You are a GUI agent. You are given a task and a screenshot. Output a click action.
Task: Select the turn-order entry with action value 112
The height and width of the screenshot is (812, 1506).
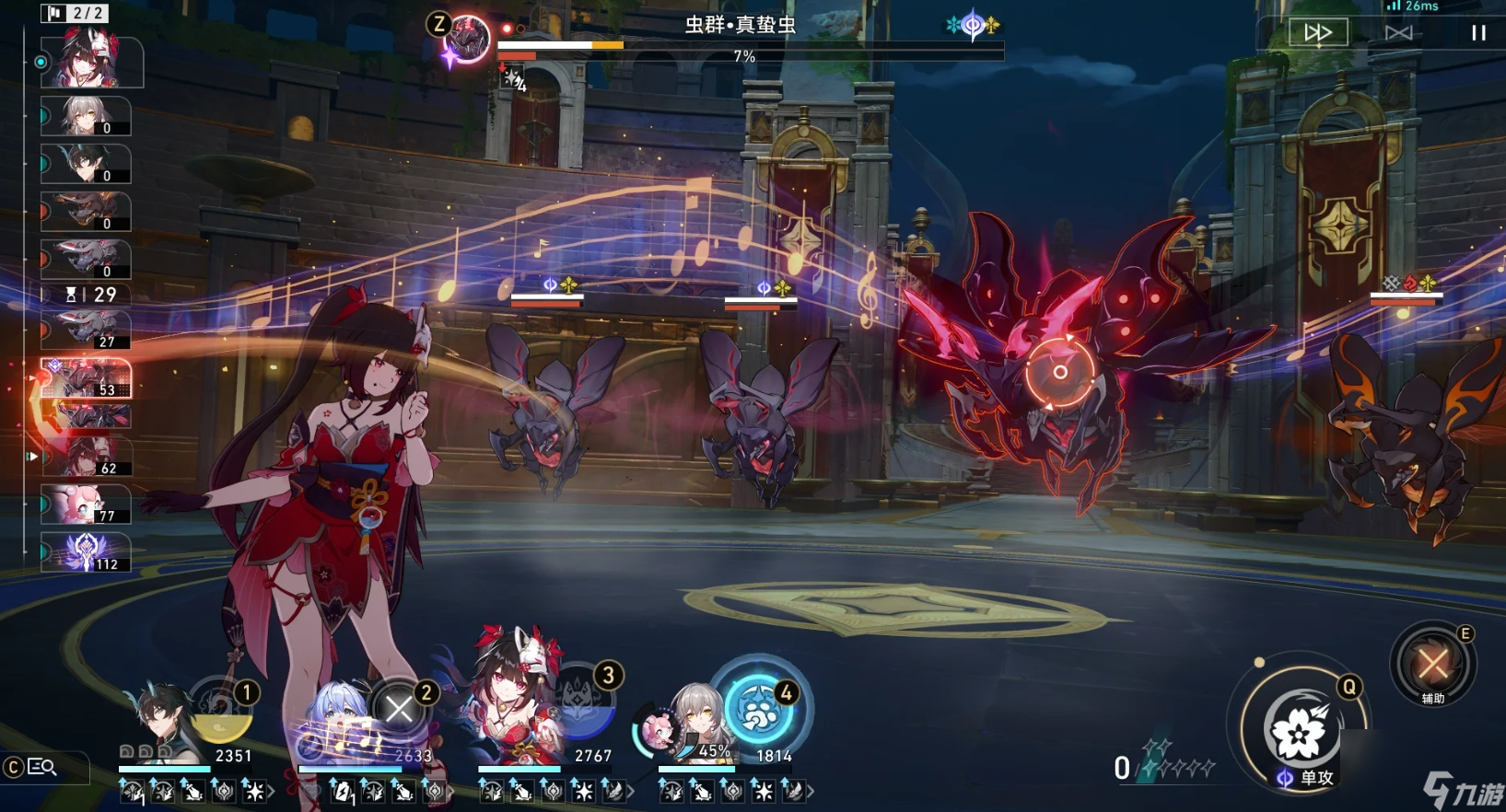click(x=86, y=552)
